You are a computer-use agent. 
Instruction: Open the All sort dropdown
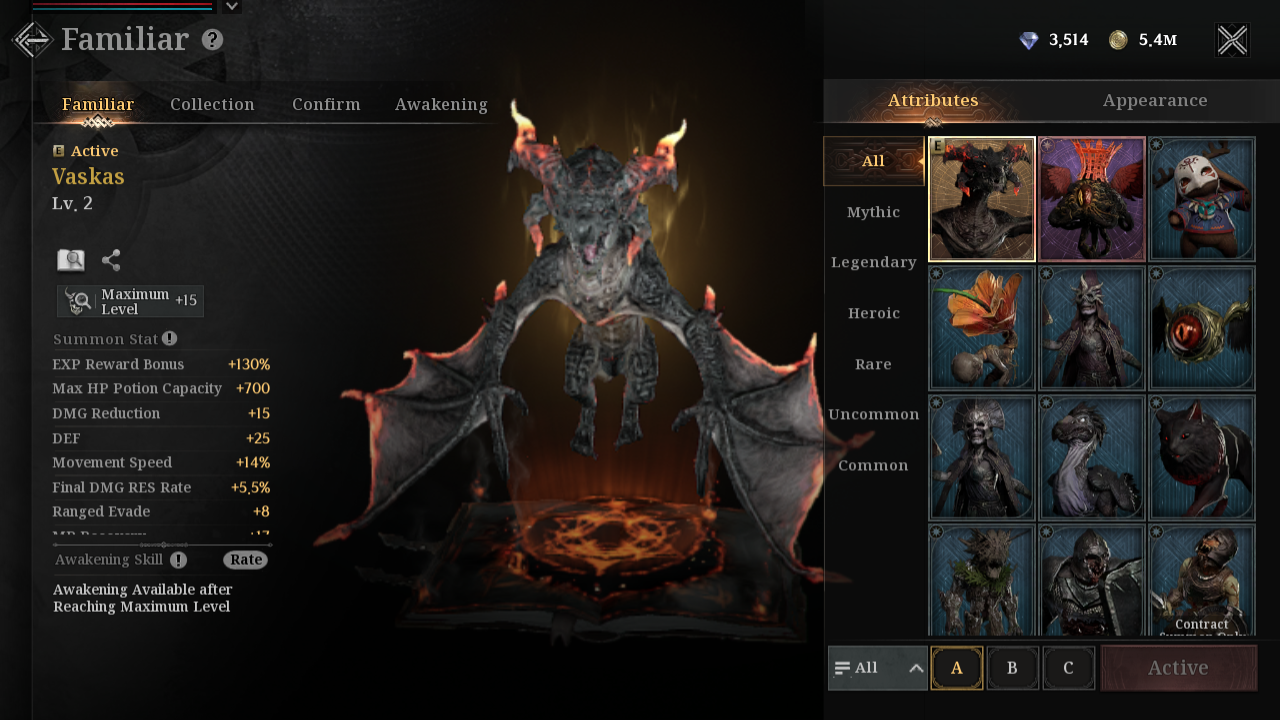[x=878, y=668]
